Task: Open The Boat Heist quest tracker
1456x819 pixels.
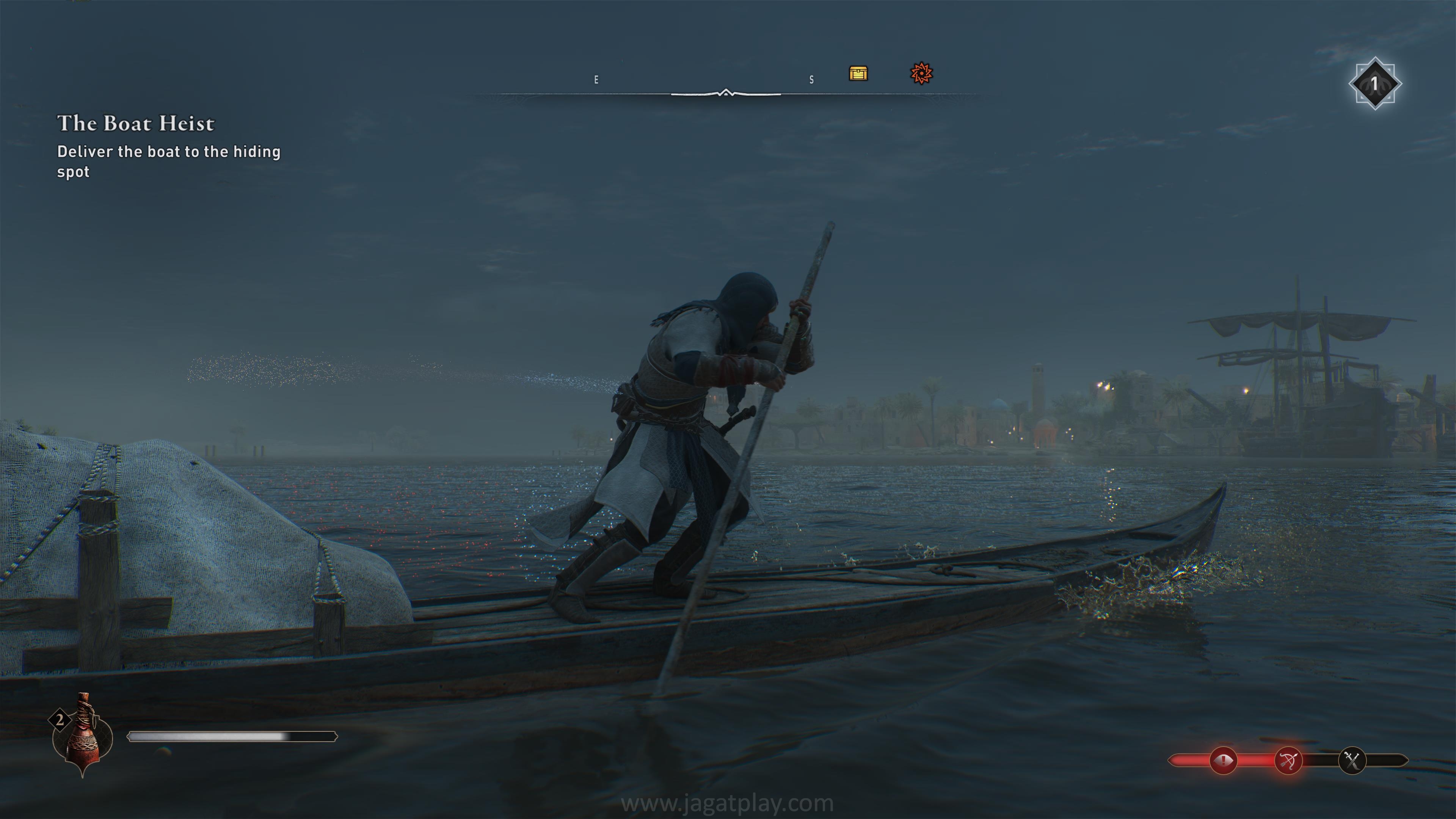Action: point(136,123)
